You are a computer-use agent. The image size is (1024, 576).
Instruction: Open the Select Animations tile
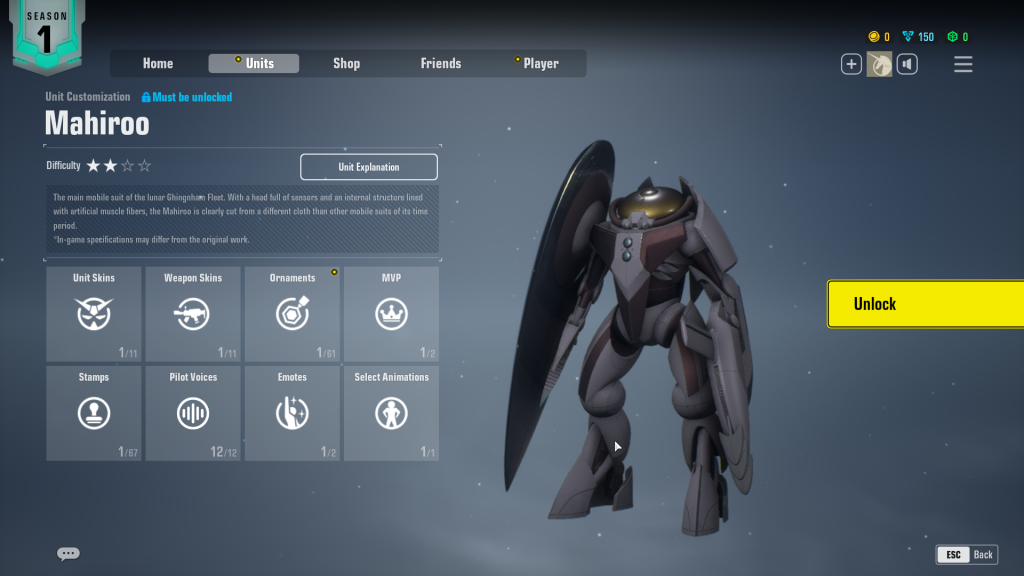click(x=391, y=413)
